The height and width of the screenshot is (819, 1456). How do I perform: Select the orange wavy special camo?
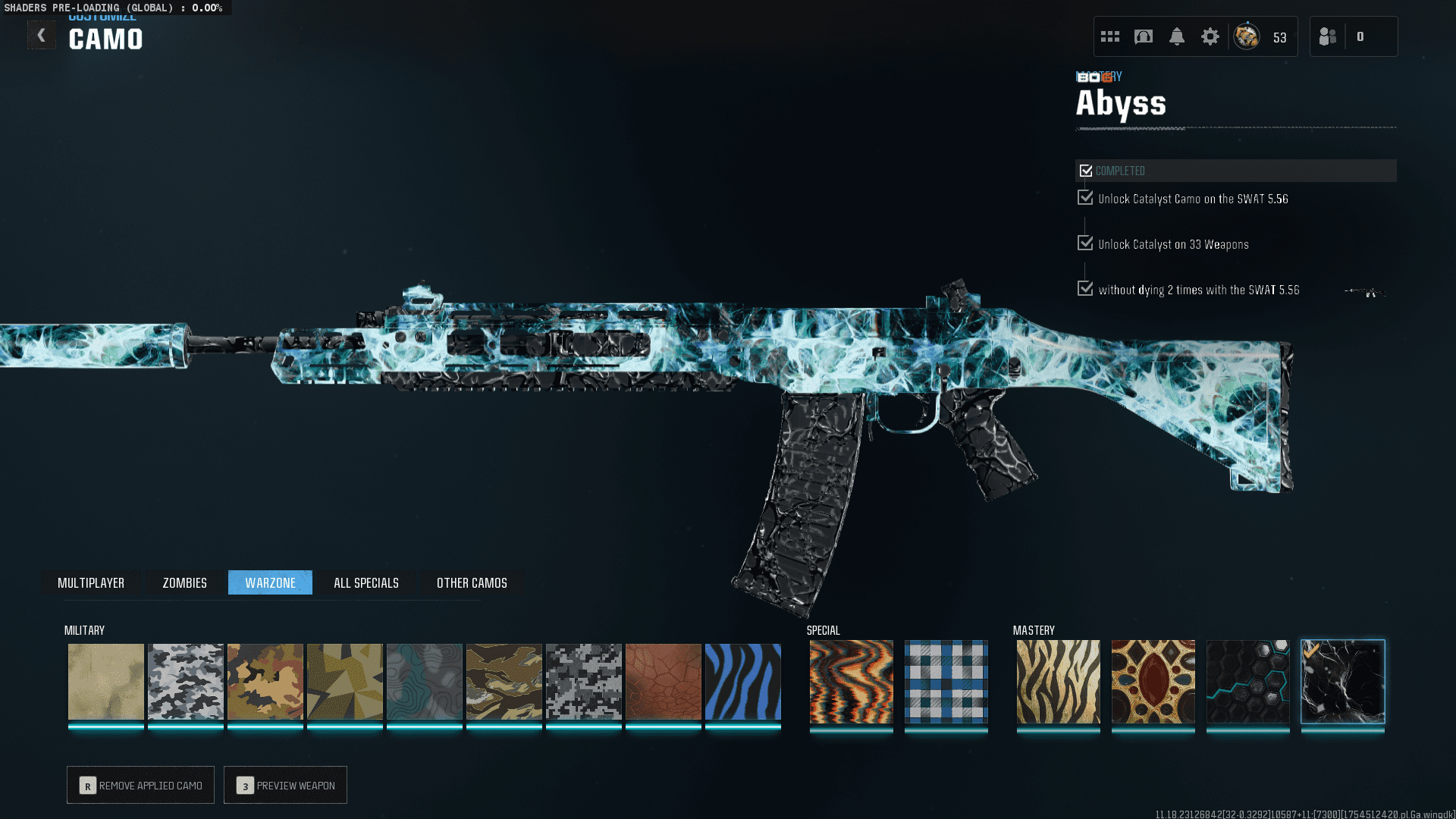pyautogui.click(x=851, y=682)
